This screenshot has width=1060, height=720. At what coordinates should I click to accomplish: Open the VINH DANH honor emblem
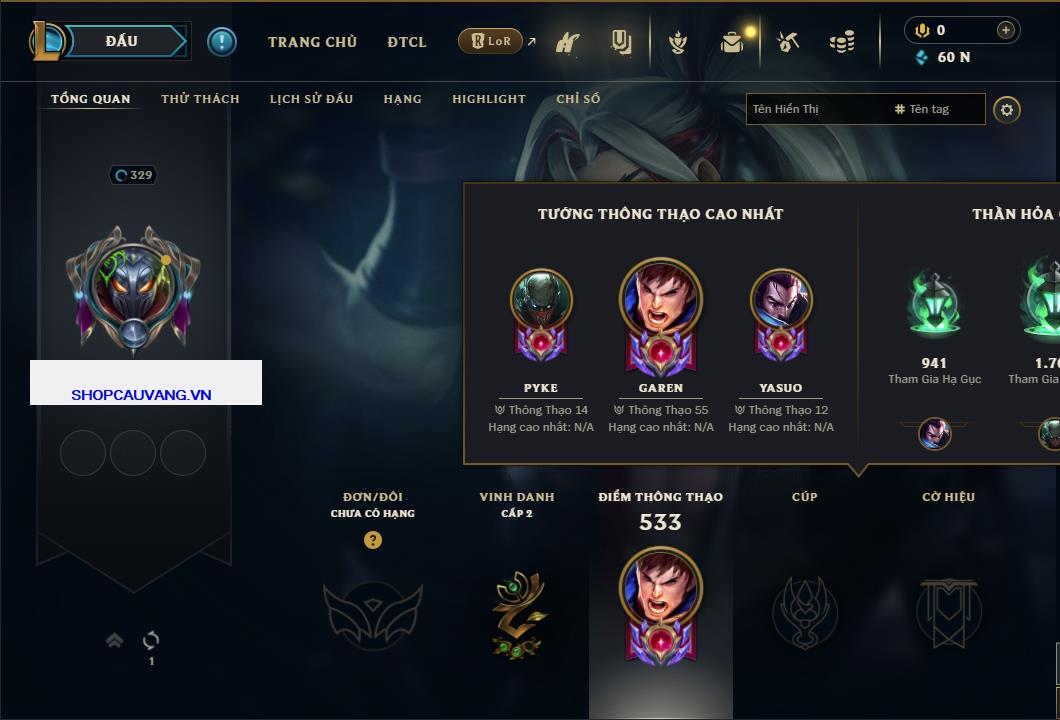(x=517, y=612)
